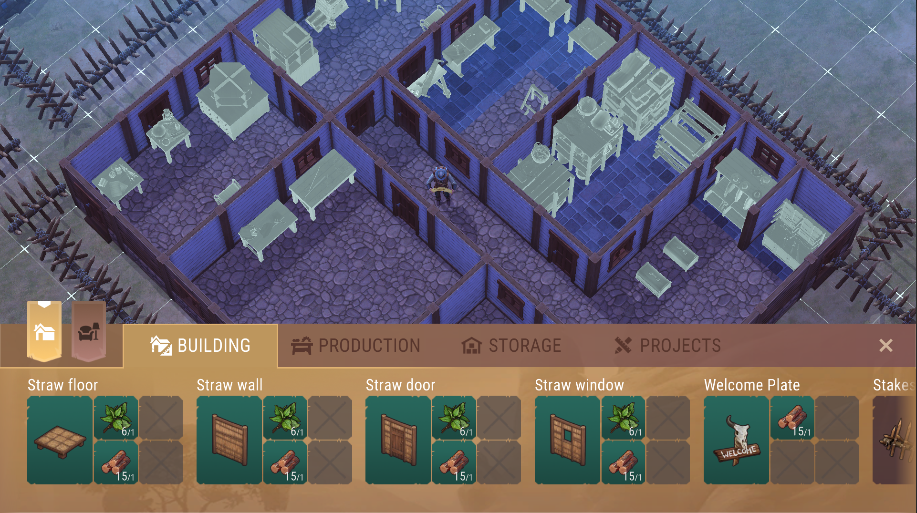Select the Straw window blueprint

click(x=568, y=440)
